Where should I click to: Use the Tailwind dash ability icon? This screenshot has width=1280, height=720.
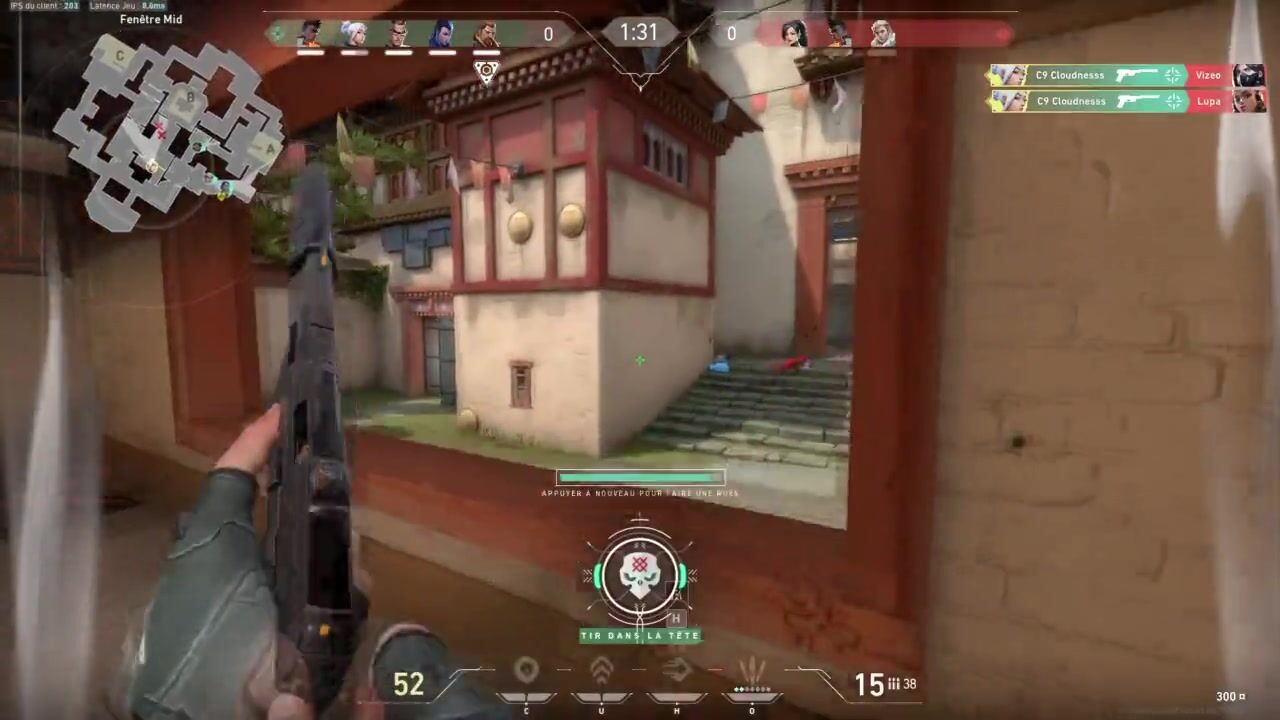click(x=677, y=671)
